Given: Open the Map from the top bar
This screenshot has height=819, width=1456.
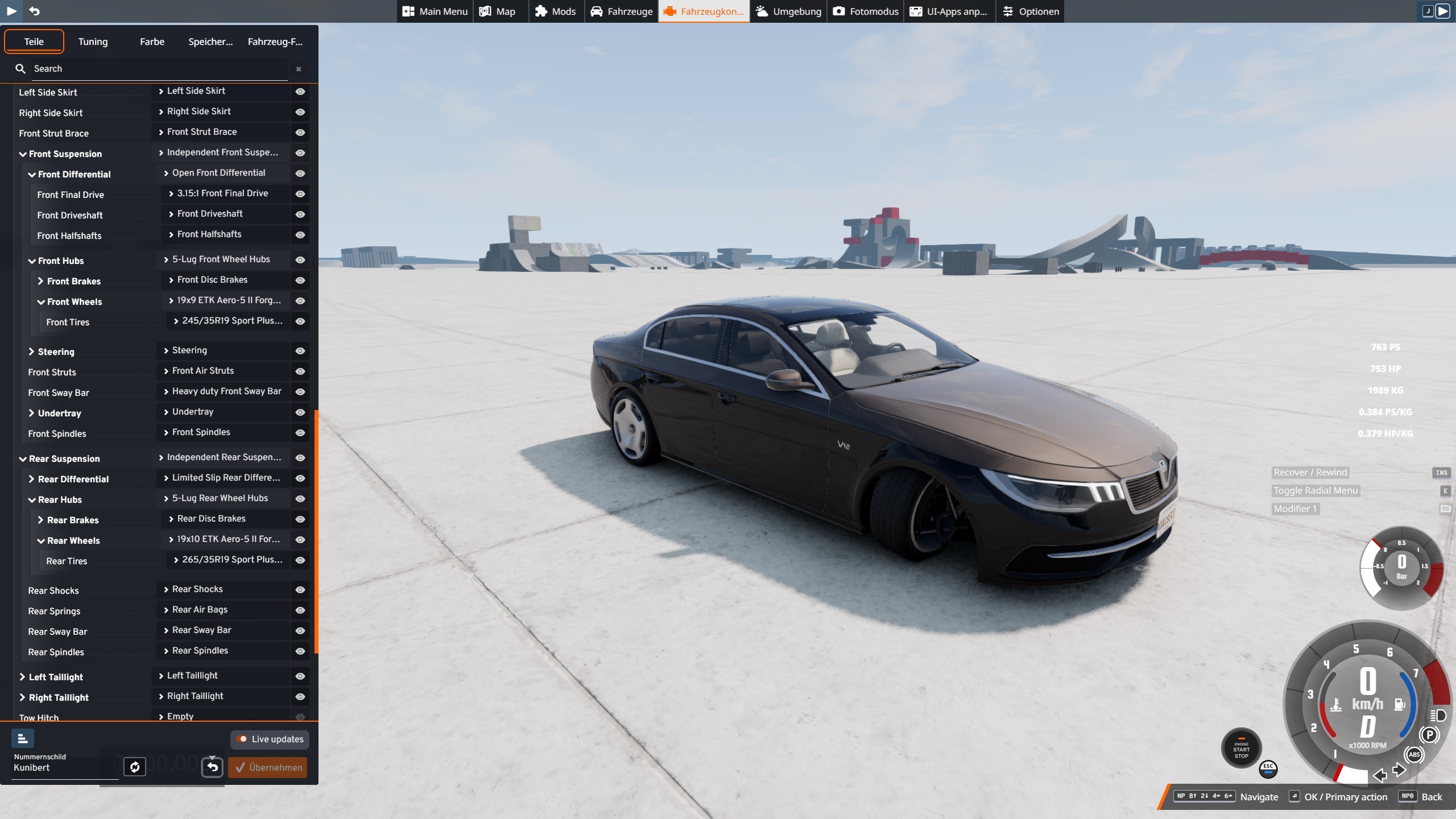Looking at the screenshot, I should click(x=498, y=11).
